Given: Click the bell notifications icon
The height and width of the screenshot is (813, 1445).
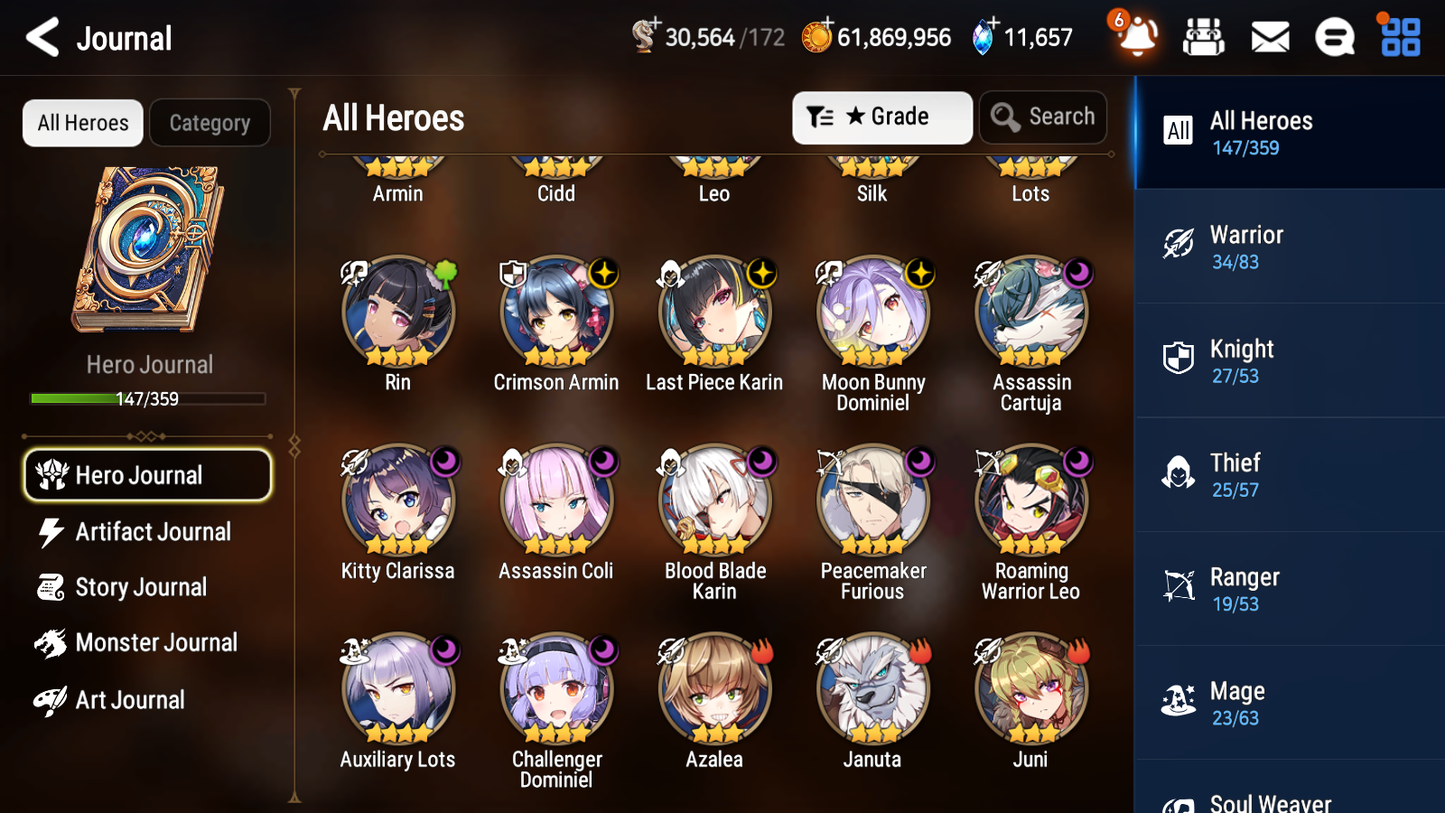Looking at the screenshot, I should pyautogui.click(x=1135, y=36).
